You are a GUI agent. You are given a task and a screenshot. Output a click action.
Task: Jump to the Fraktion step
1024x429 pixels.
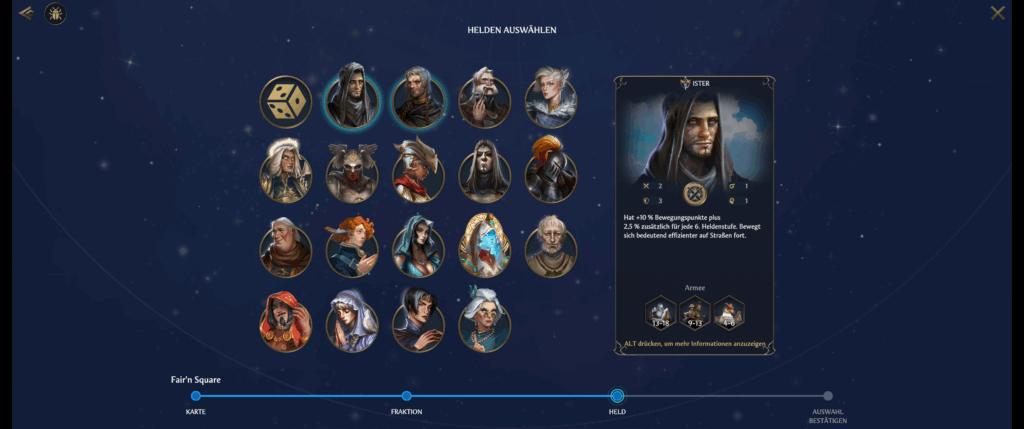406,396
